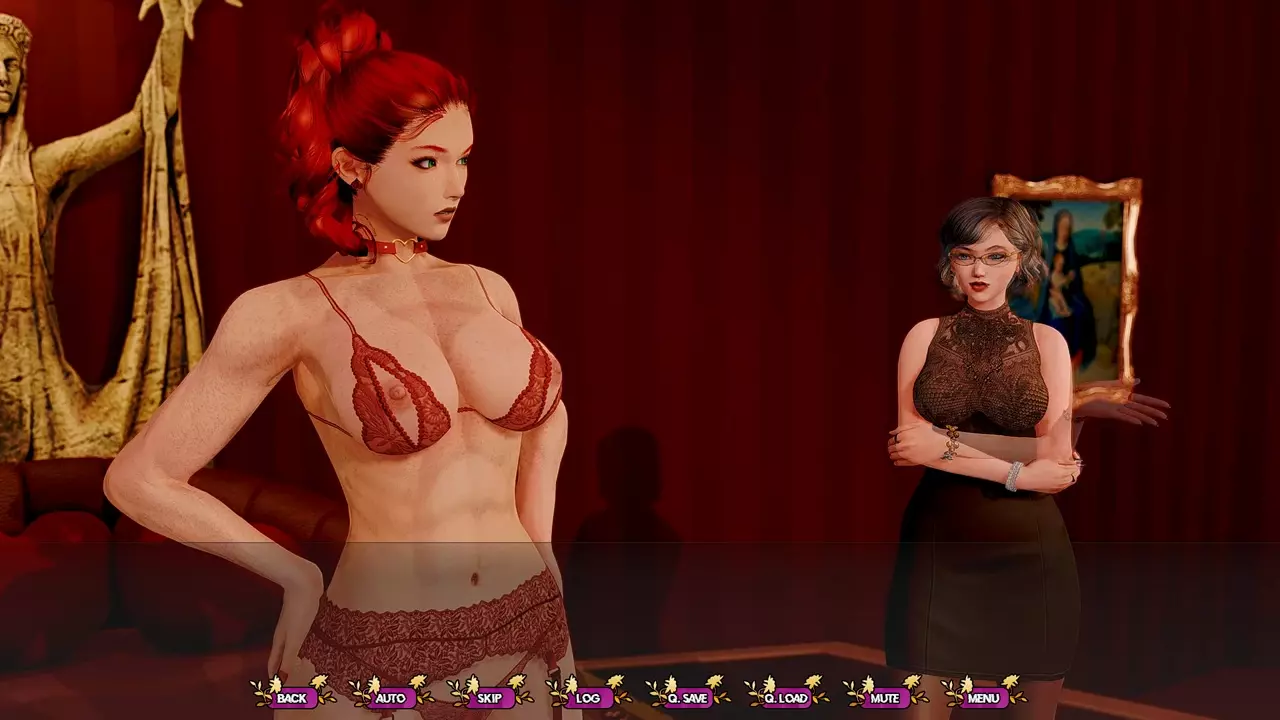The width and height of the screenshot is (1280, 720).
Task: Open the game Menu
Action: tap(984, 697)
